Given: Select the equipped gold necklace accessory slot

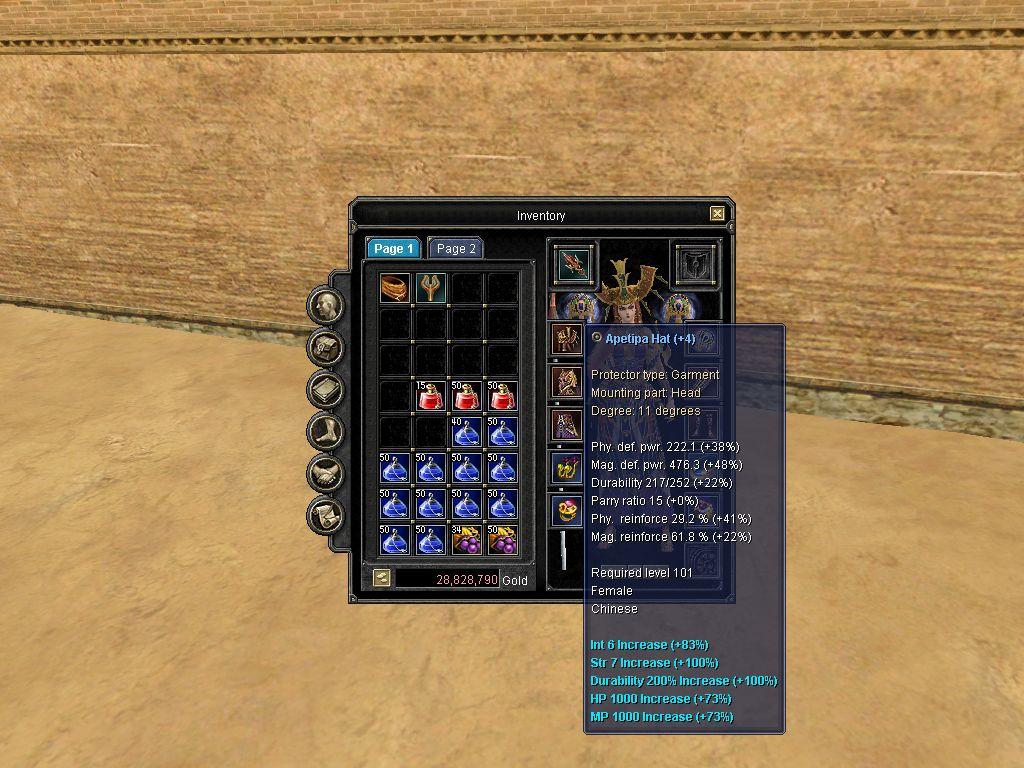Looking at the screenshot, I should [x=567, y=468].
